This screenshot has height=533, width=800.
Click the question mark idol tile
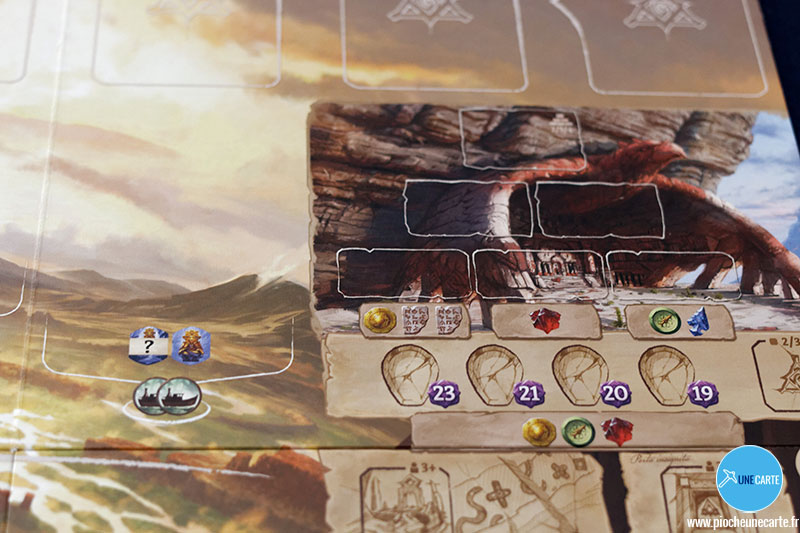coord(148,345)
